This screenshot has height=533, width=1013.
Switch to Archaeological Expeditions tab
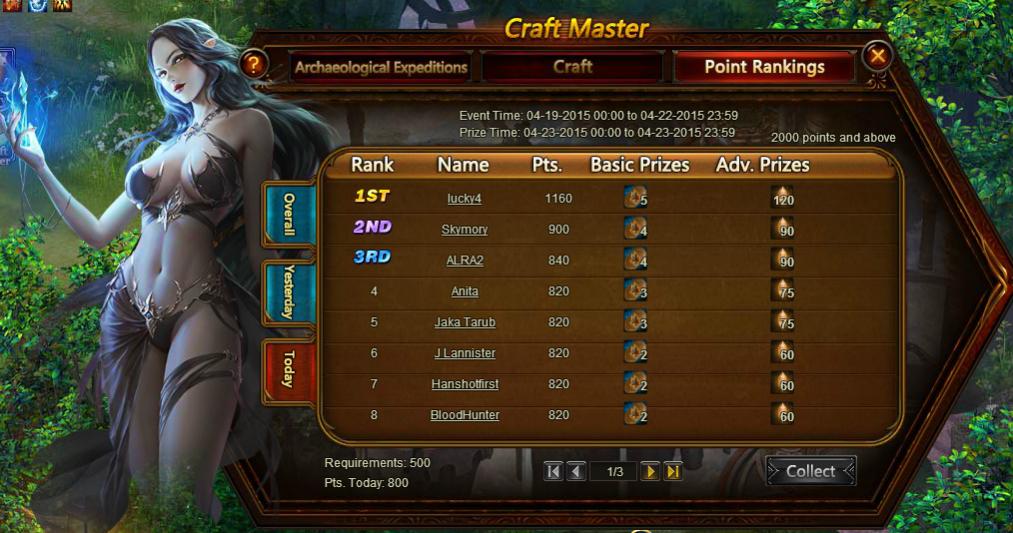click(381, 67)
